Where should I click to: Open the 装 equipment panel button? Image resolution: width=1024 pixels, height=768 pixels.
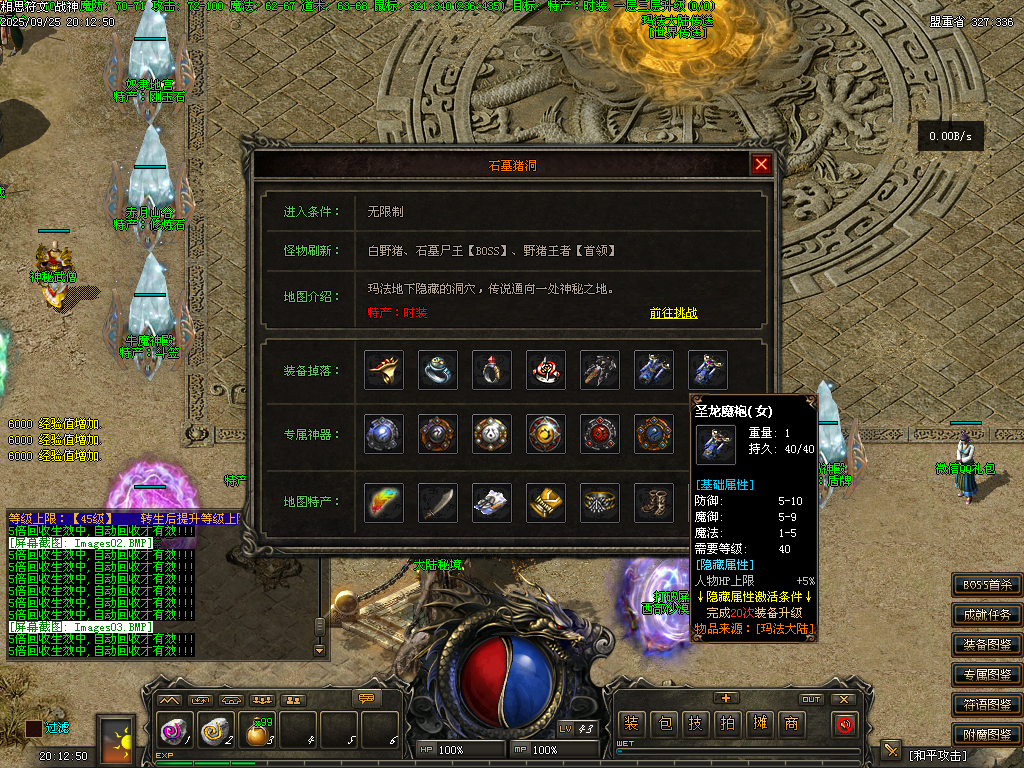pyautogui.click(x=631, y=724)
